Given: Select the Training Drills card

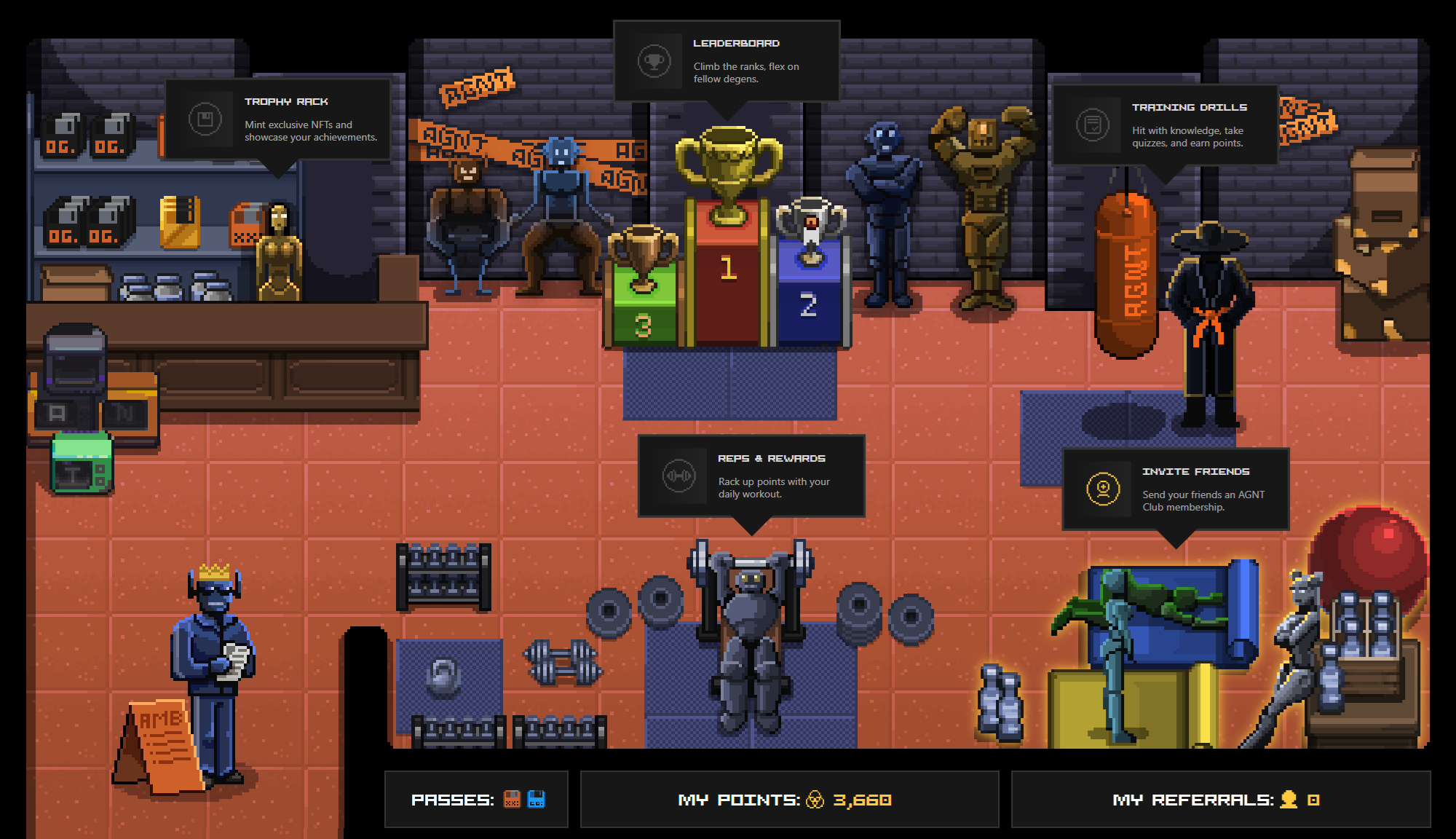Looking at the screenshot, I should pos(1165,125).
